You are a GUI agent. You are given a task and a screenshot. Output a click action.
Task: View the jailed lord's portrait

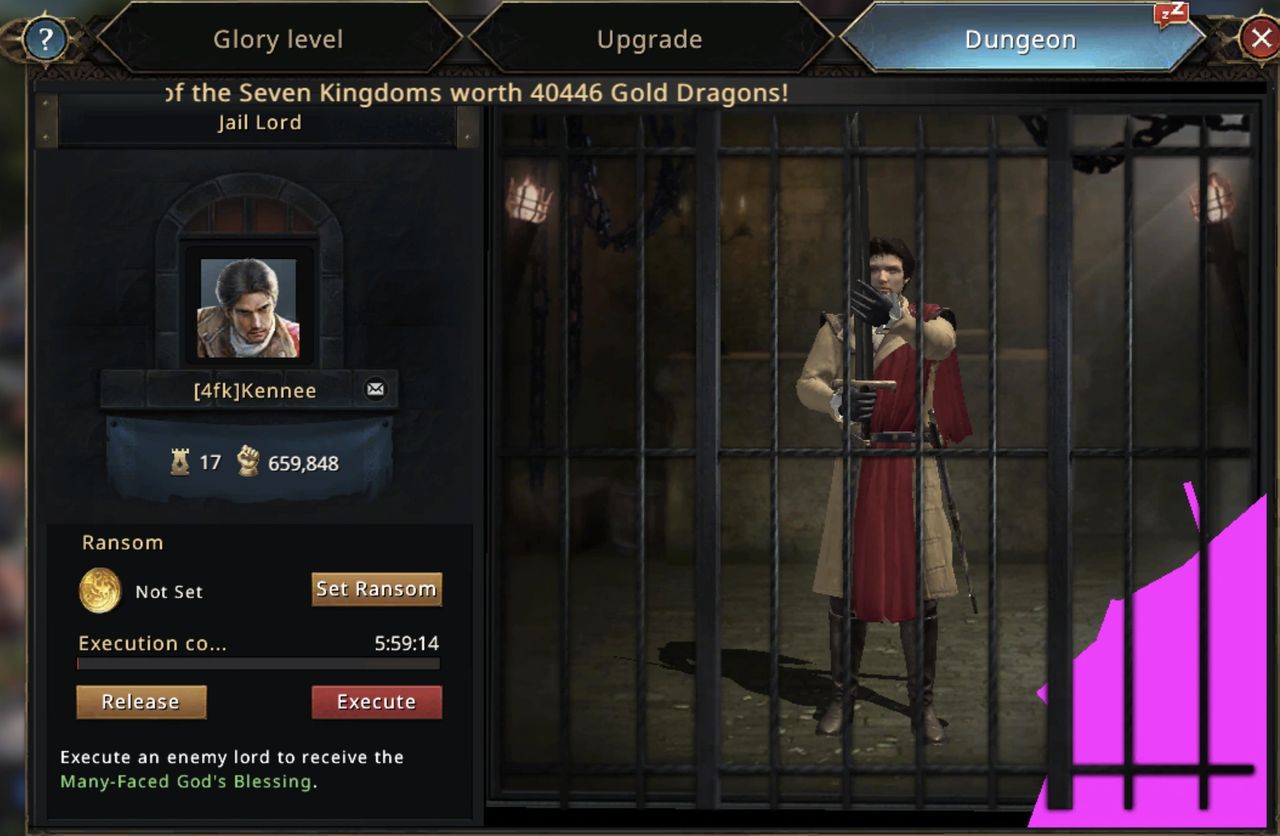click(248, 308)
